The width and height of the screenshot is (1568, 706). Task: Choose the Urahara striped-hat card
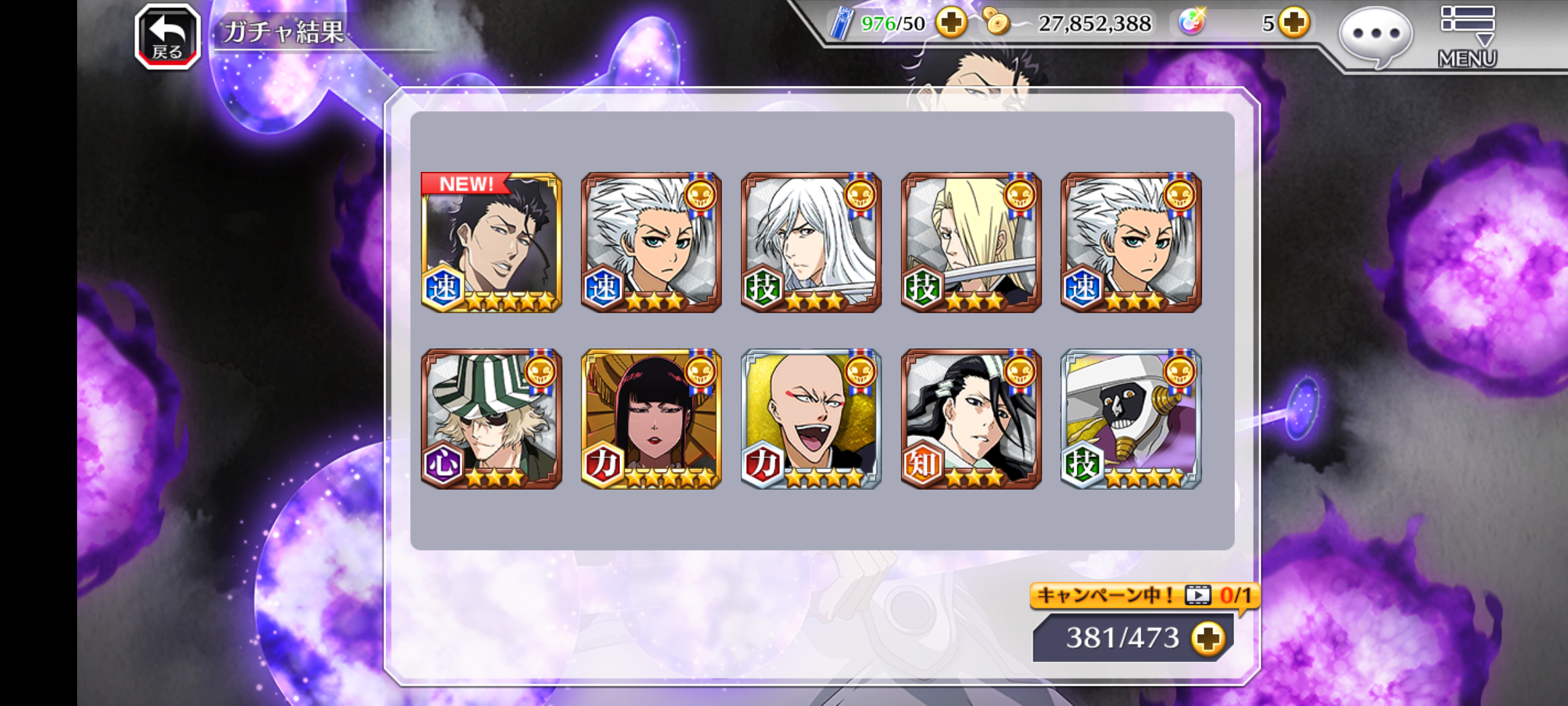coord(491,419)
